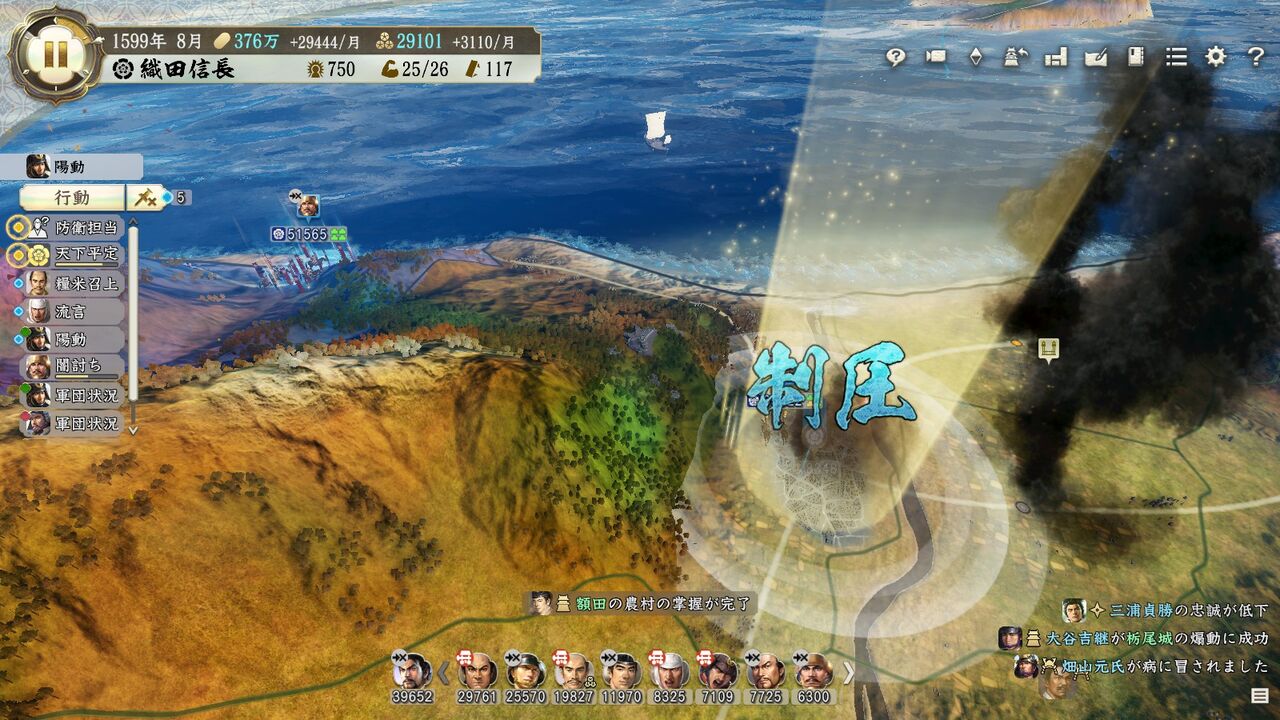Switch to the crossed-swords tab
The image size is (1280, 720).
143,197
